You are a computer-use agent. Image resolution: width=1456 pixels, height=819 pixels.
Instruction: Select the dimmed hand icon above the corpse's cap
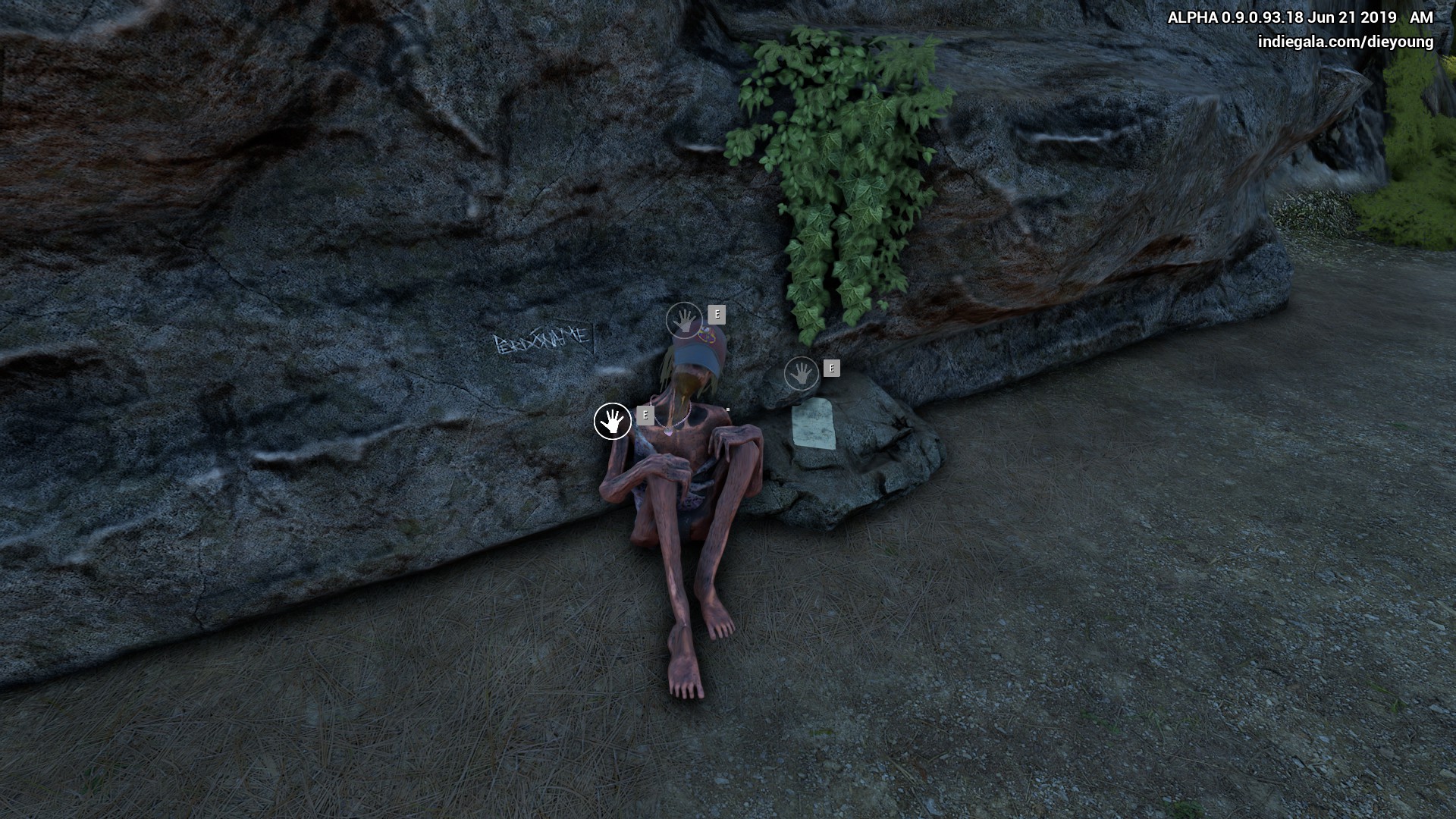click(684, 321)
